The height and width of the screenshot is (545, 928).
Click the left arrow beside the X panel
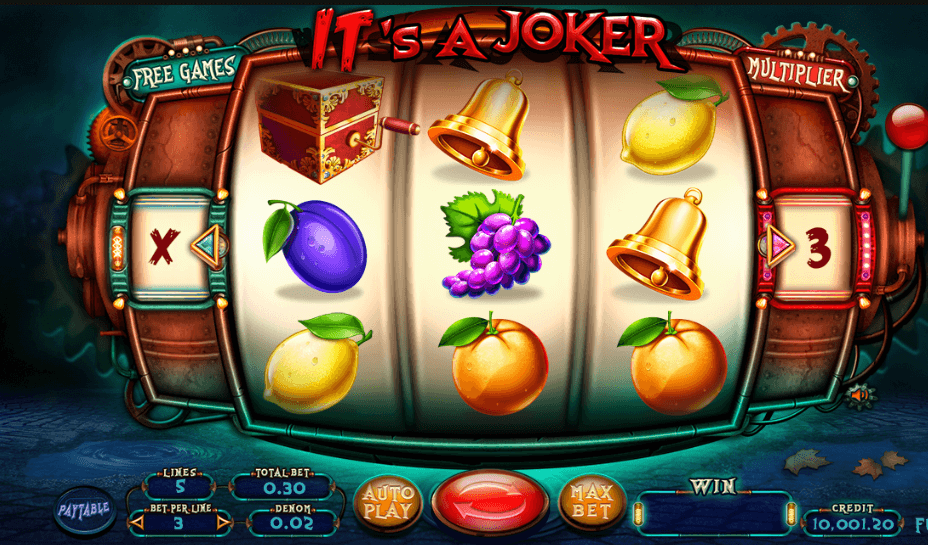point(207,243)
